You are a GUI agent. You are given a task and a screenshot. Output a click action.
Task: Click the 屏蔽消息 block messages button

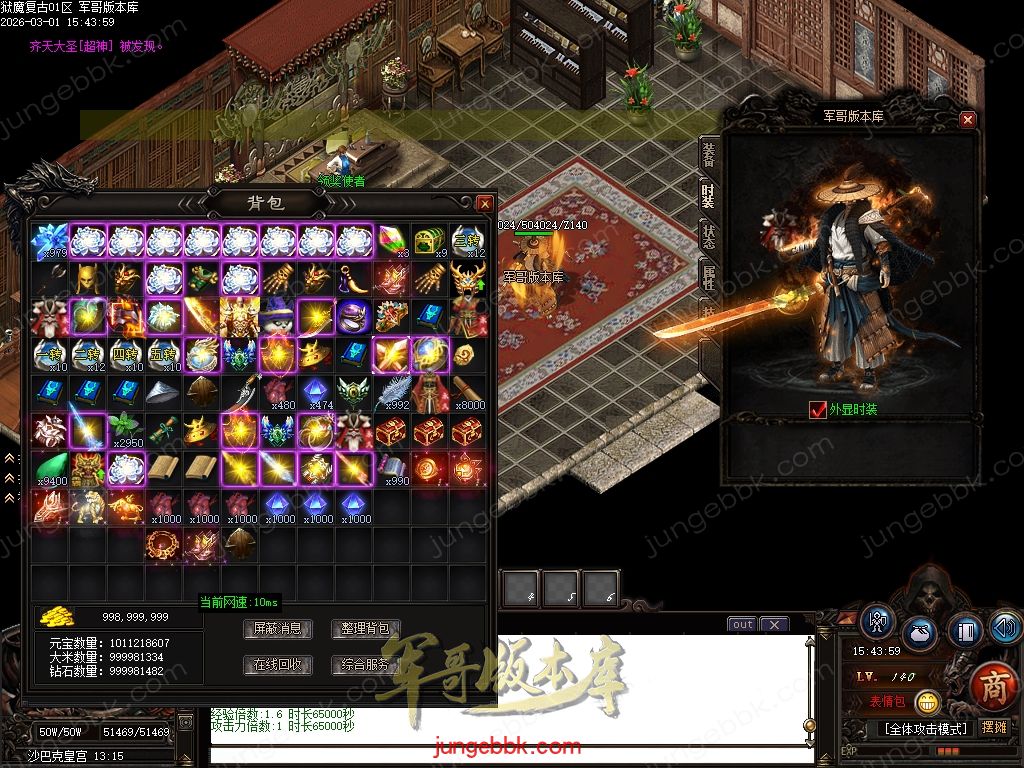click(x=278, y=629)
